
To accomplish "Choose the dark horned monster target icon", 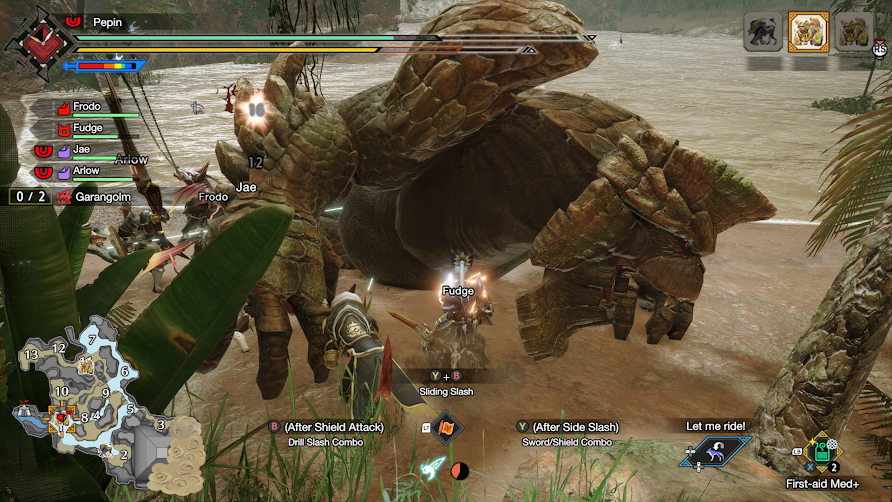I will point(762,31).
